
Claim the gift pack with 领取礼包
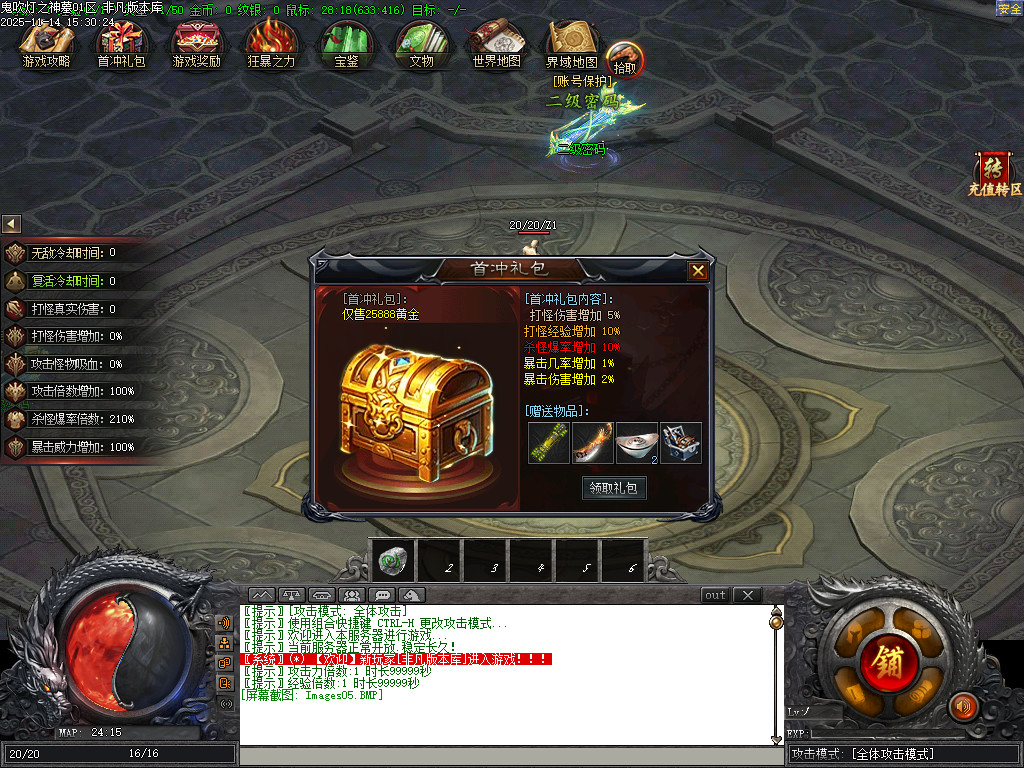click(614, 488)
